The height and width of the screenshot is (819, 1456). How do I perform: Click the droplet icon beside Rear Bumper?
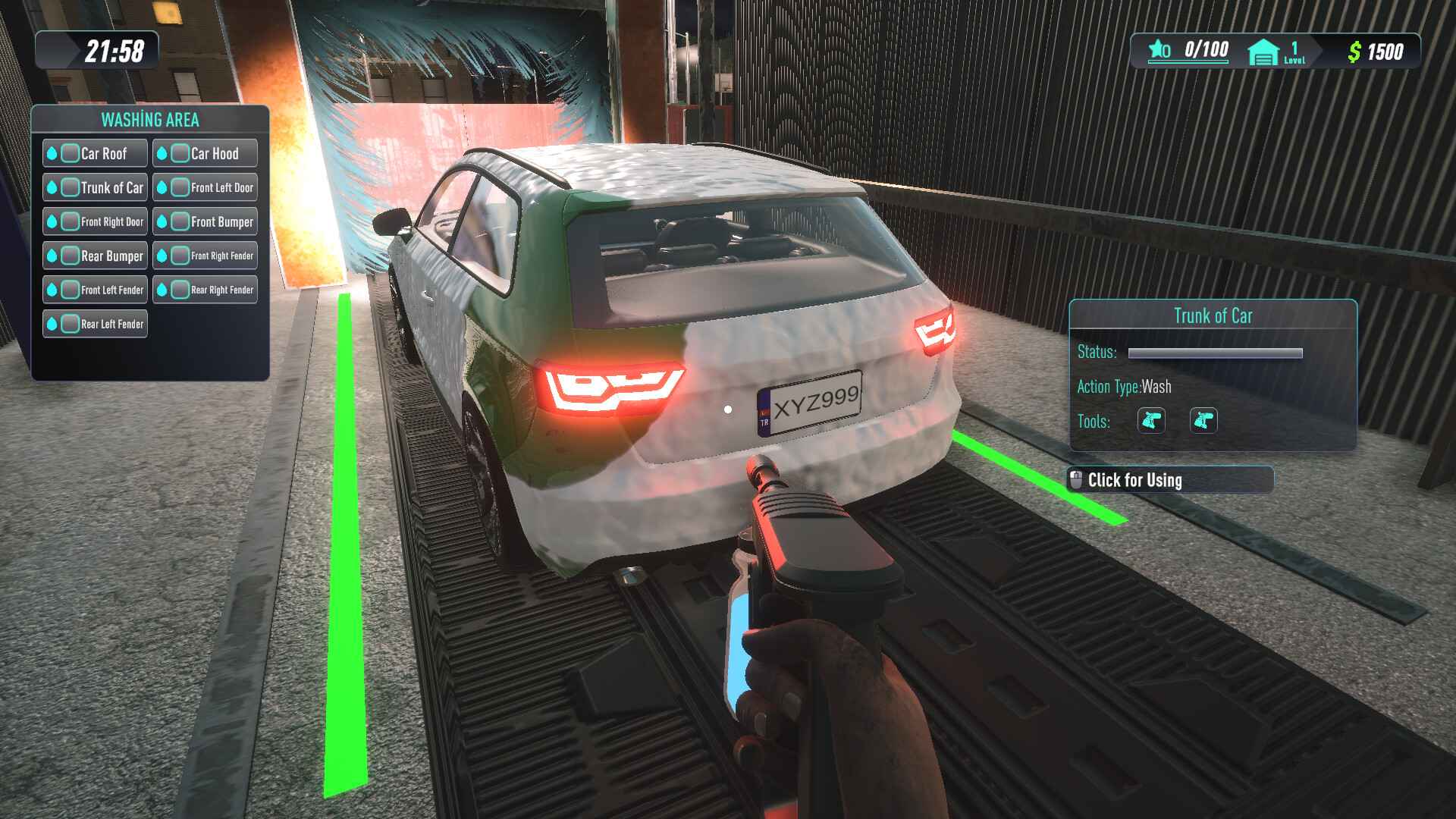pyautogui.click(x=52, y=256)
